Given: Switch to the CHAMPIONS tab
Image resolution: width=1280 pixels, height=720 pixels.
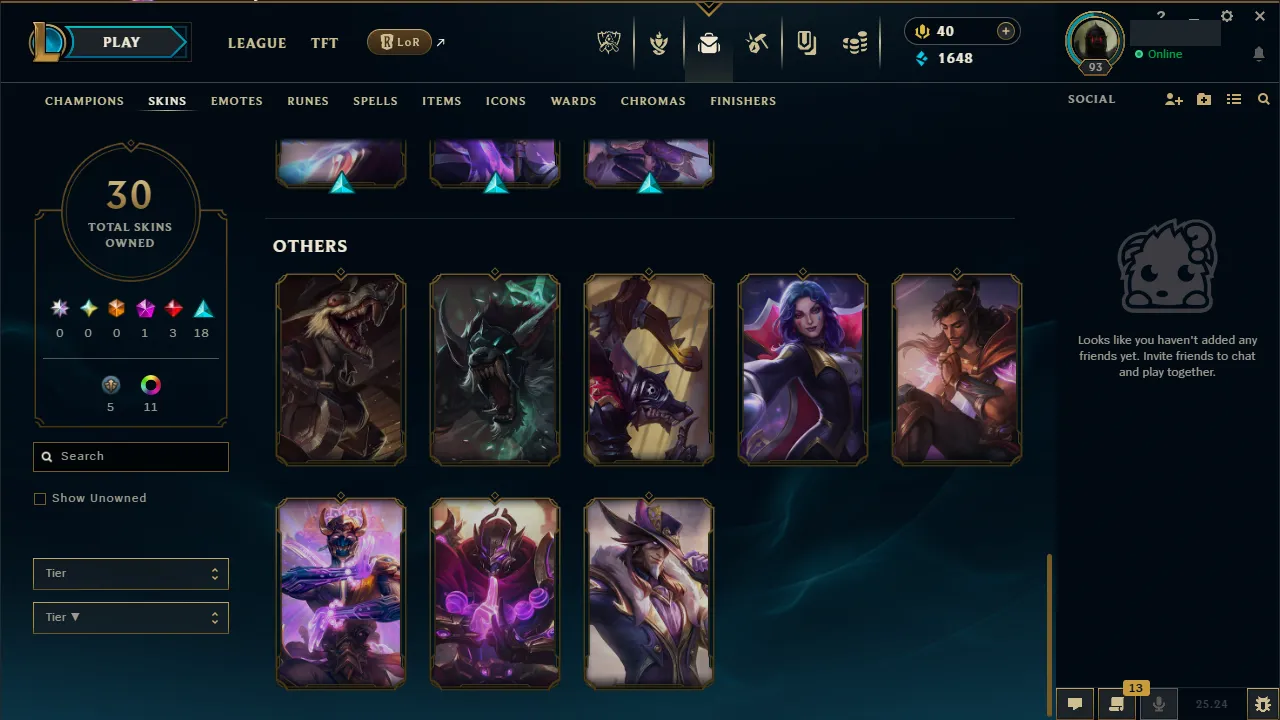Looking at the screenshot, I should [x=84, y=100].
